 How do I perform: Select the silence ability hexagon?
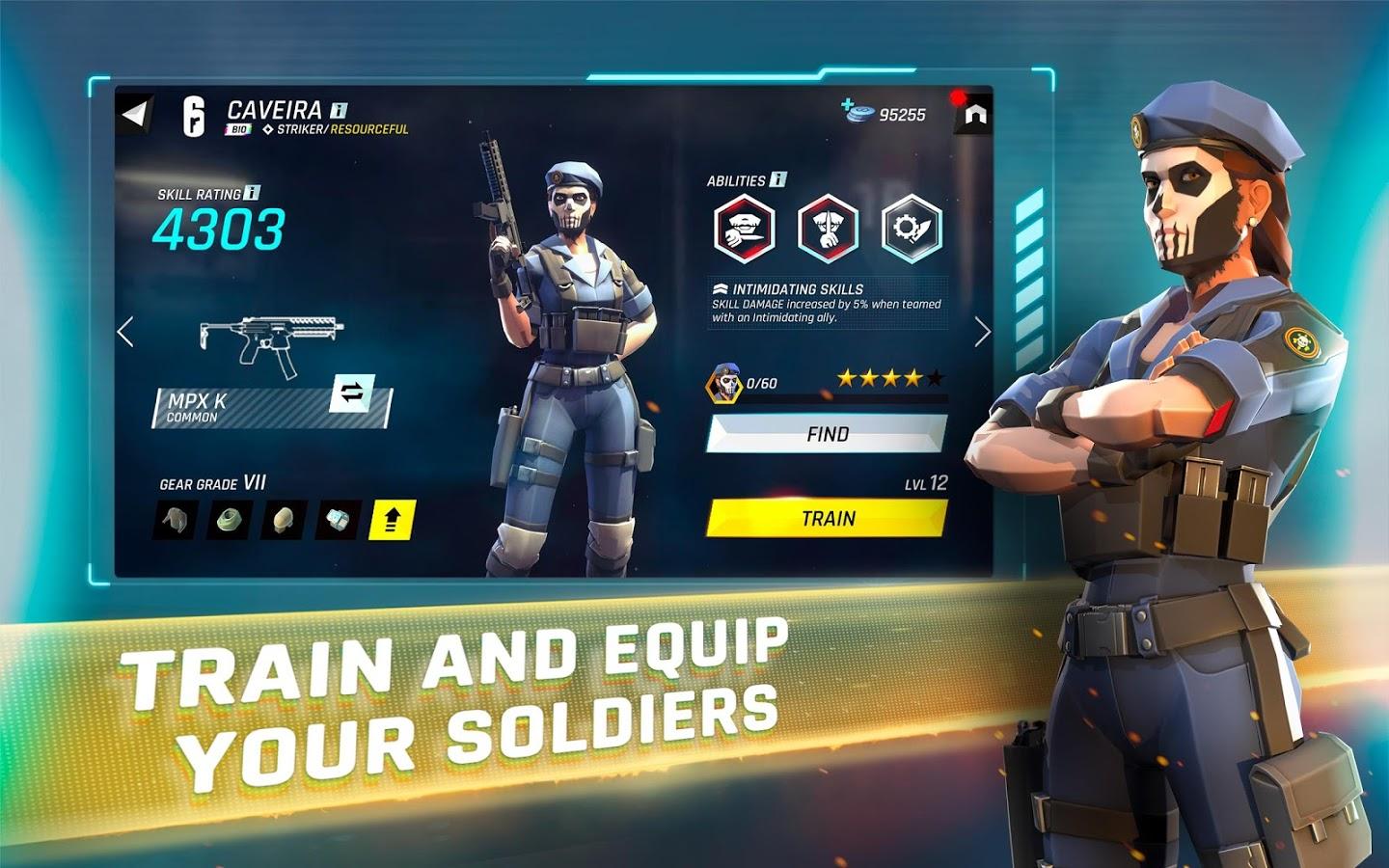point(827,228)
